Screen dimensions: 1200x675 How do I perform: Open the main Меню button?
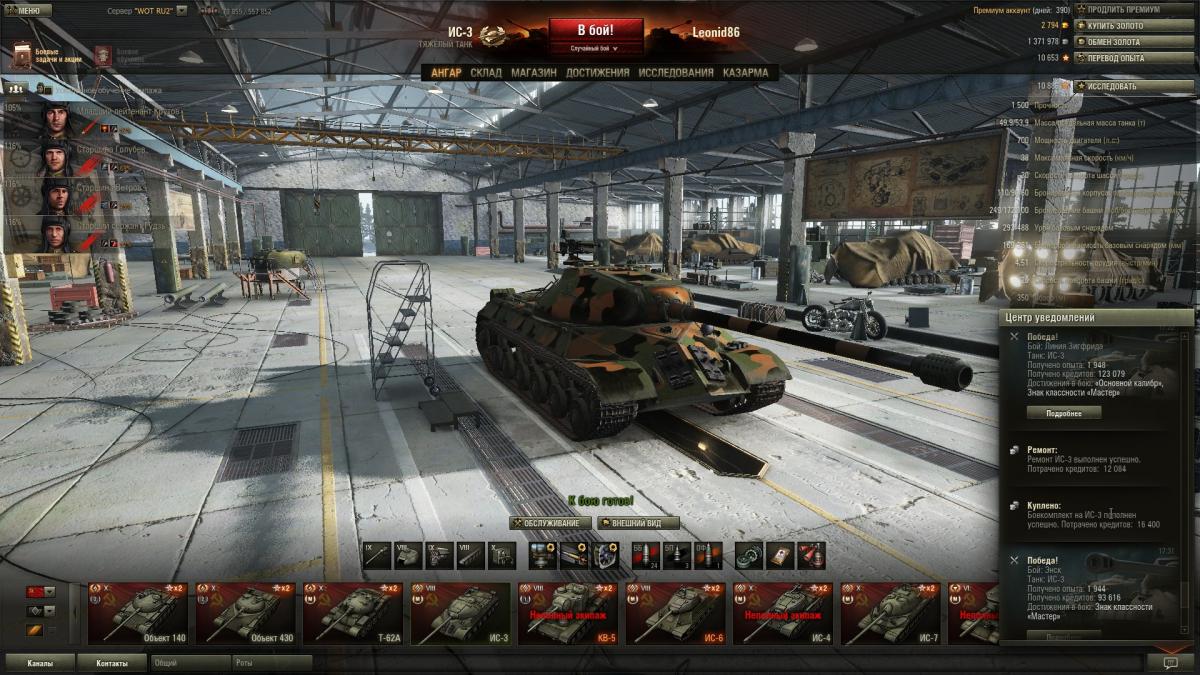pyautogui.click(x=28, y=10)
